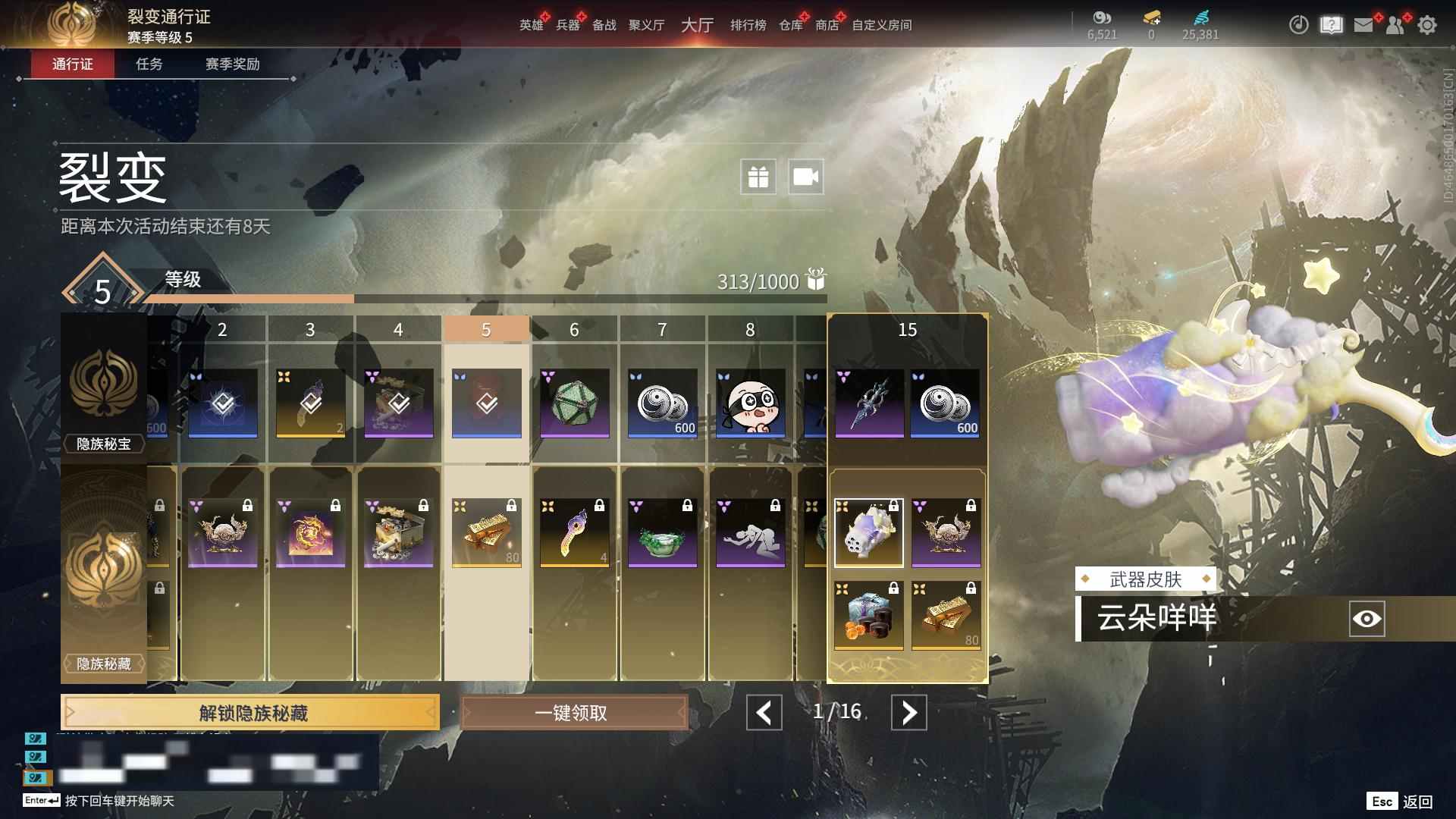Select the 通行证 tab

pyautogui.click(x=73, y=64)
